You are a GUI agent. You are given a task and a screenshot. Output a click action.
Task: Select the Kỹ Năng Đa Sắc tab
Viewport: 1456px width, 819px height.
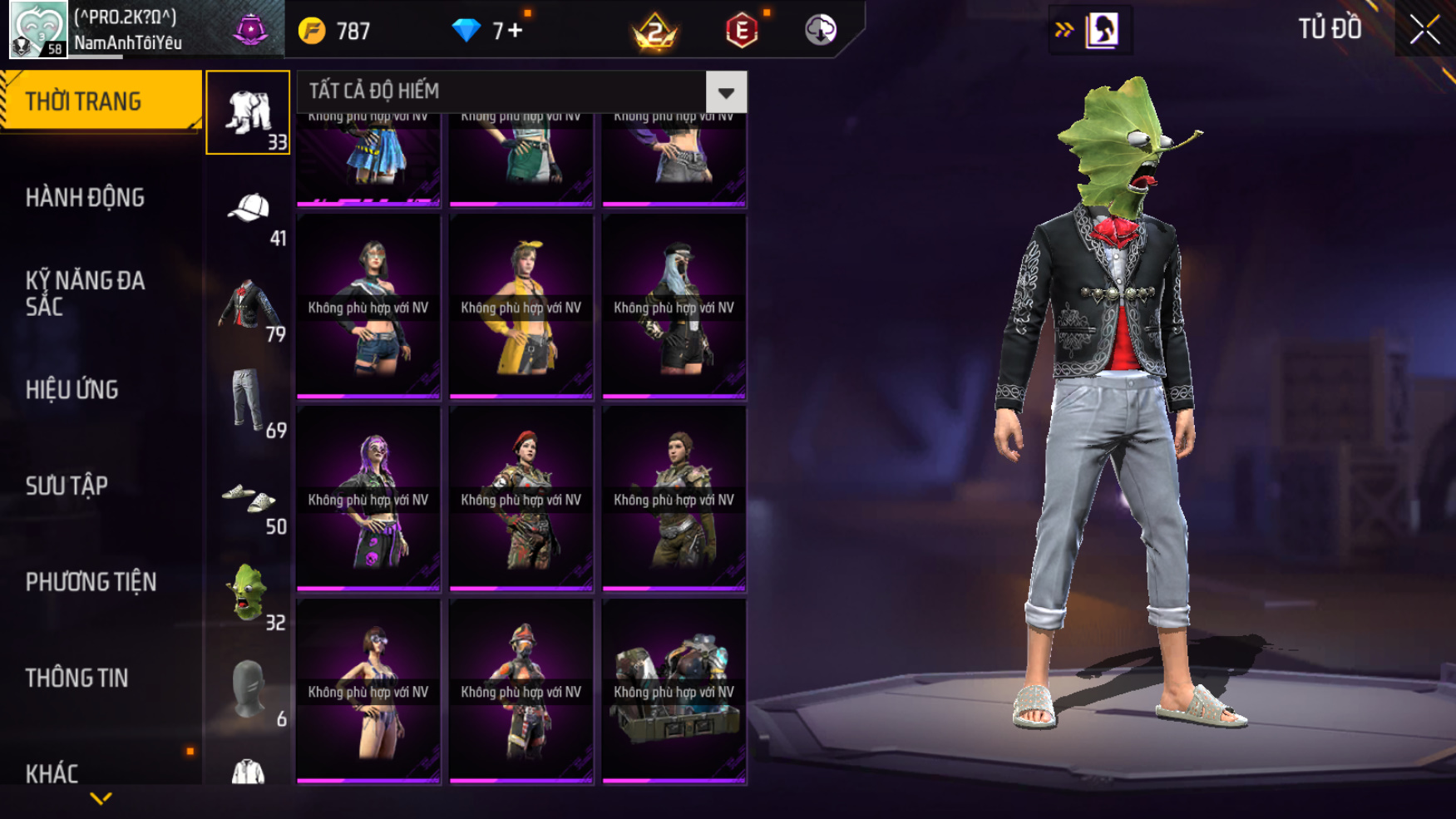click(x=85, y=293)
